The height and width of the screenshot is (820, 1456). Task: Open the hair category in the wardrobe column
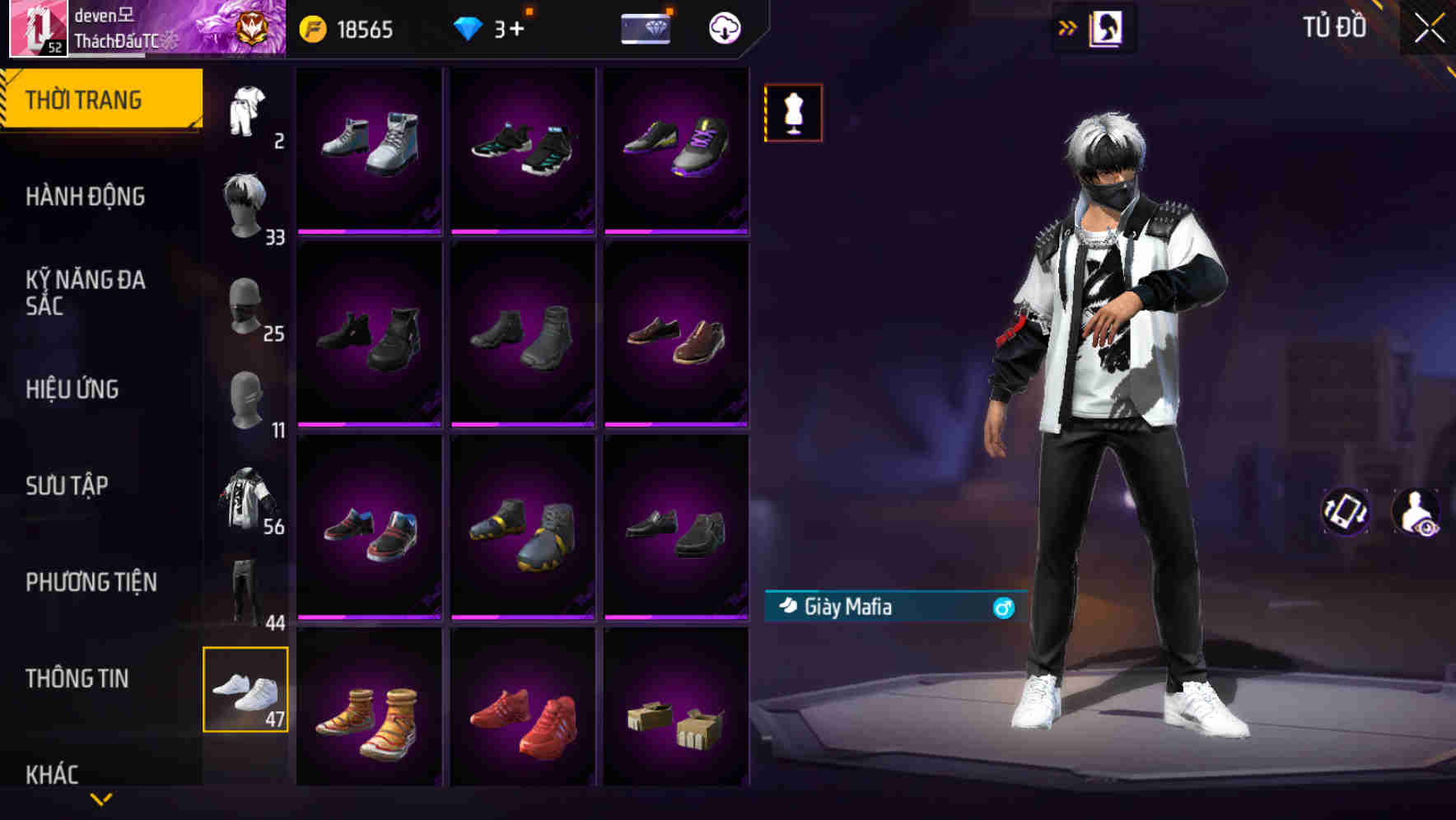click(245, 198)
